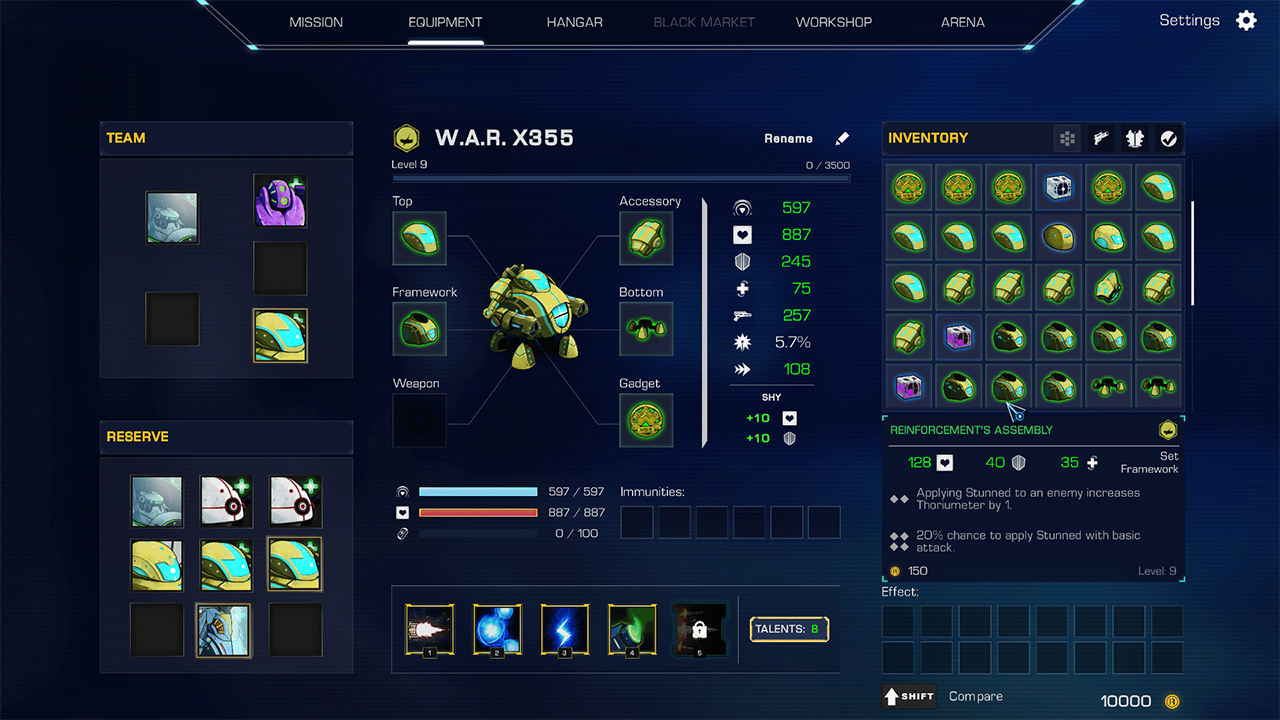
Task: Toggle the checkmark inventory filter
Action: (x=1168, y=138)
